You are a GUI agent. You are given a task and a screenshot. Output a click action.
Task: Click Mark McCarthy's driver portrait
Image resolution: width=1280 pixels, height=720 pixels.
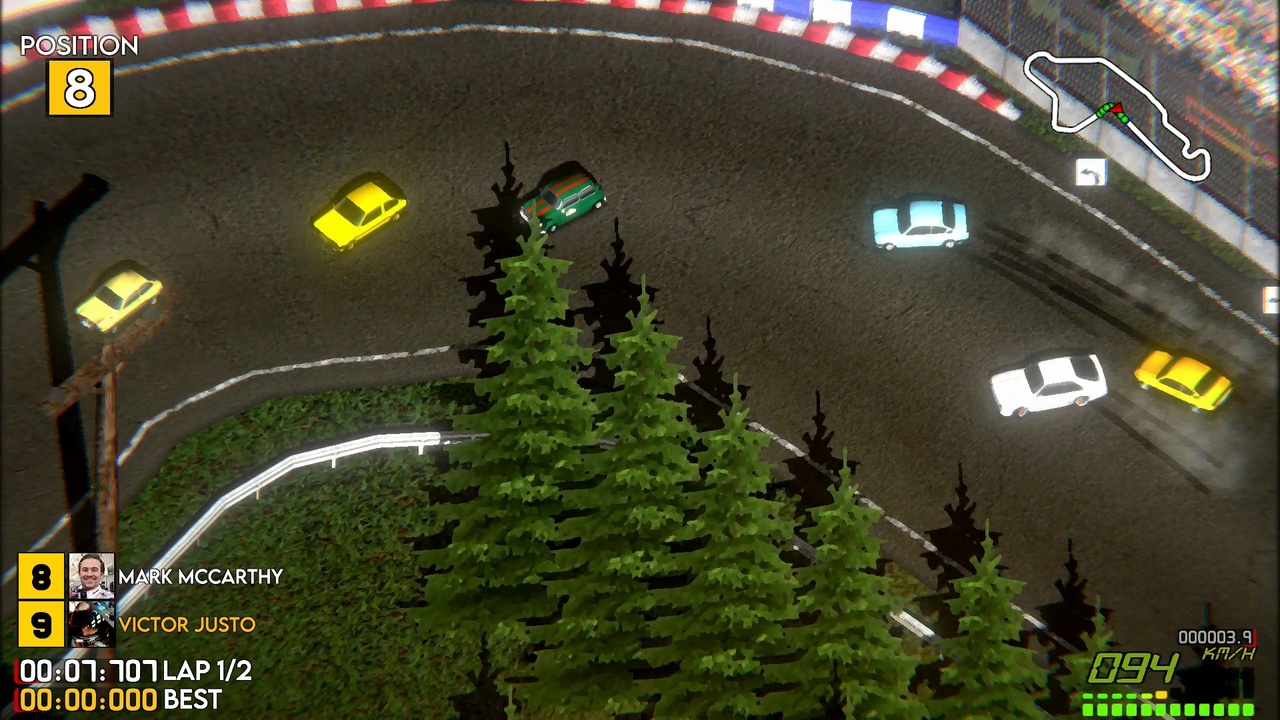(x=92, y=577)
